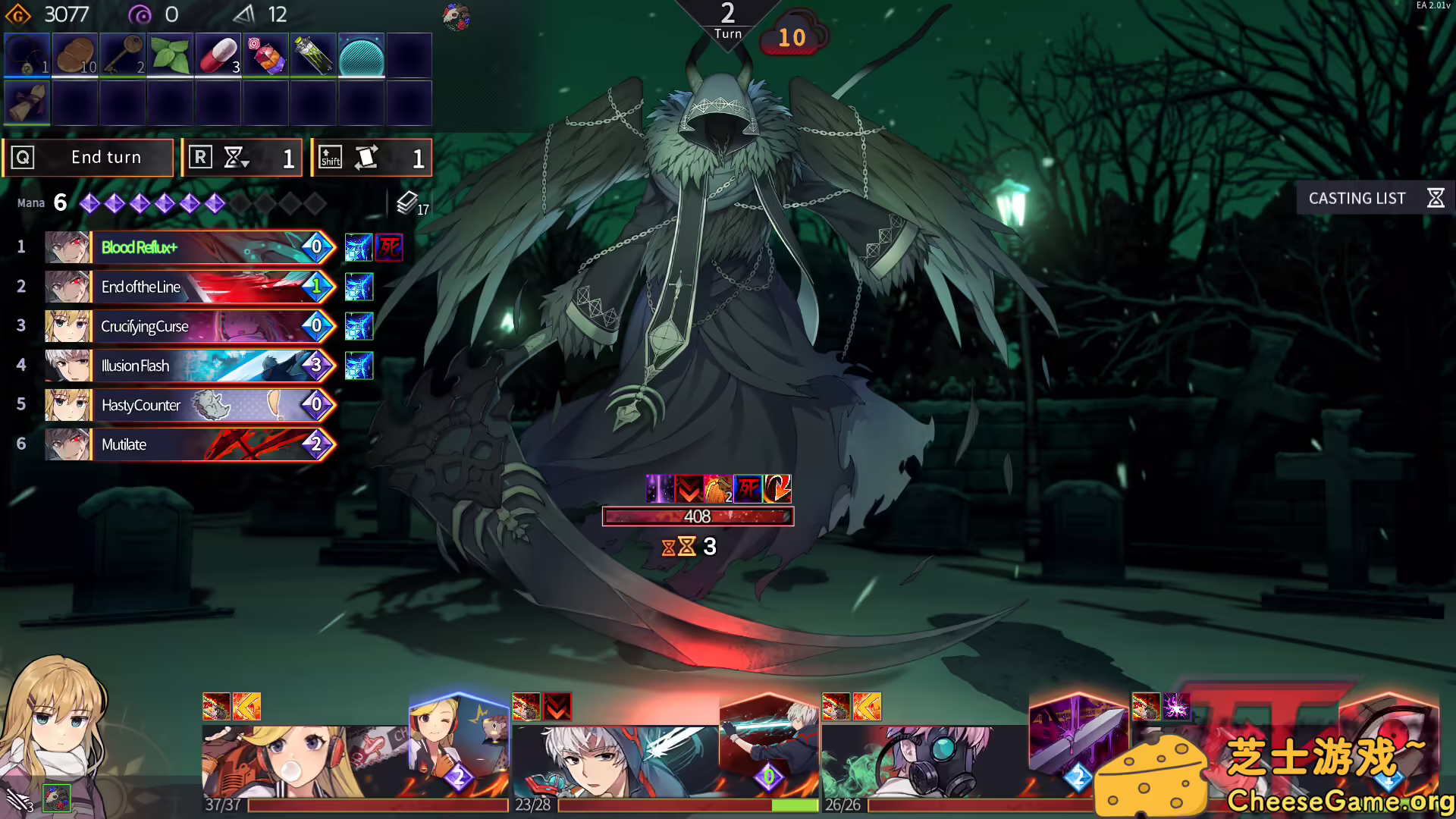Use the red-white capsule item
Screen dimensions: 1456x819
pyautogui.click(x=218, y=55)
